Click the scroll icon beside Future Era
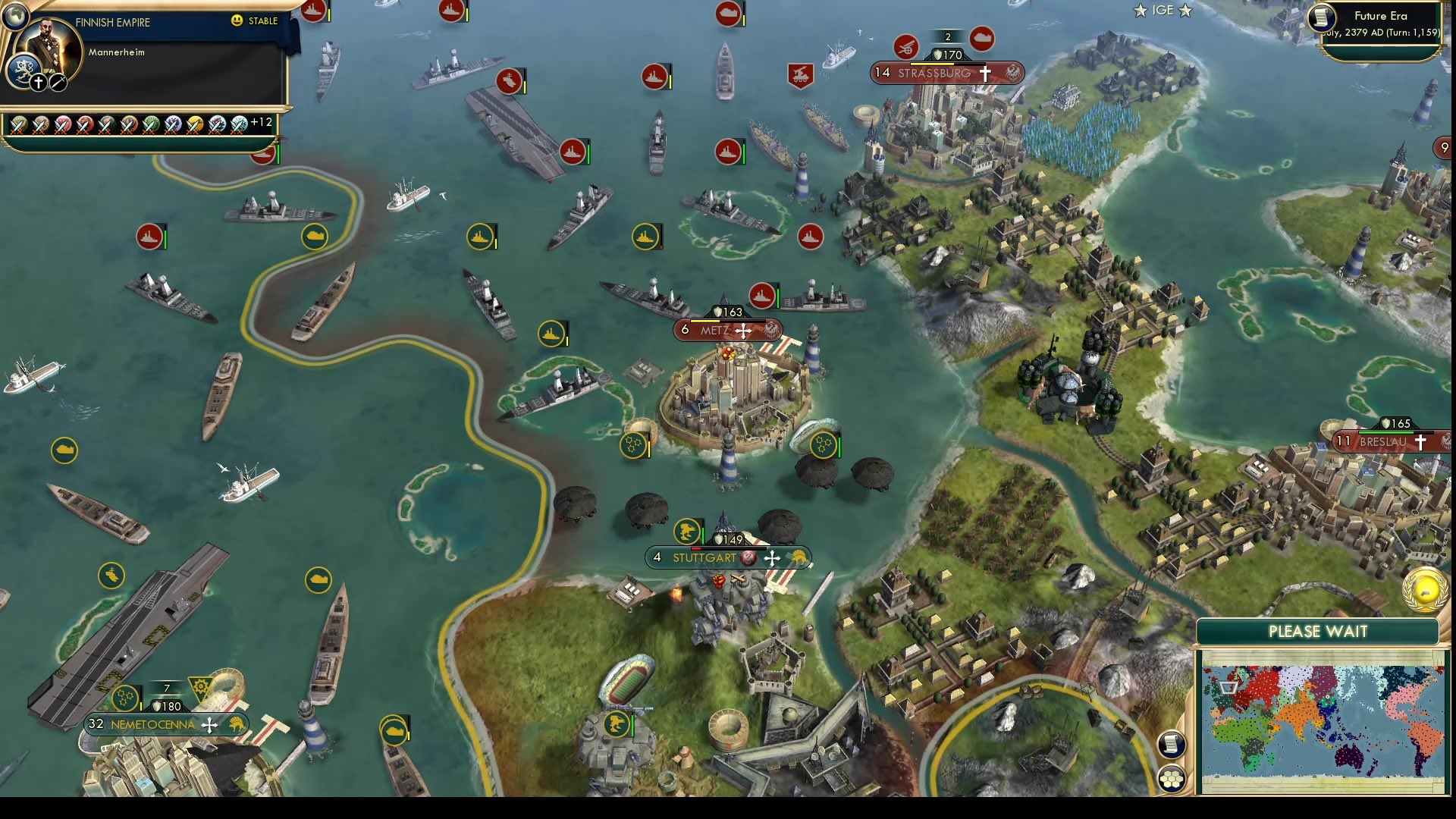1456x819 pixels. [1322, 17]
